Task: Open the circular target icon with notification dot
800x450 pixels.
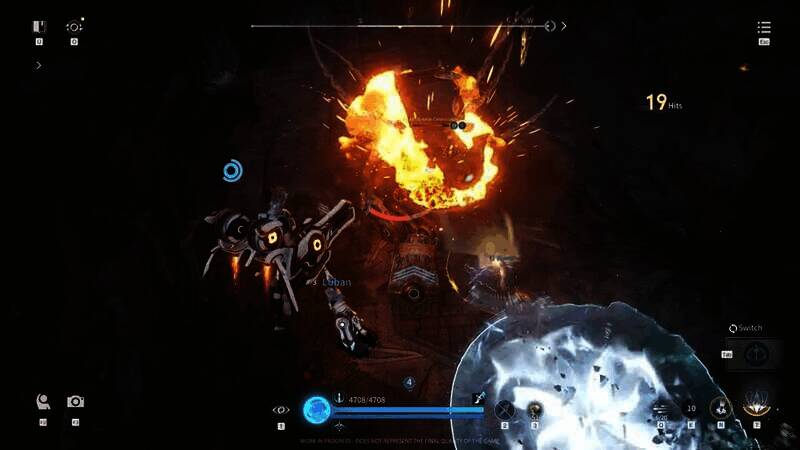Action: click(x=74, y=27)
